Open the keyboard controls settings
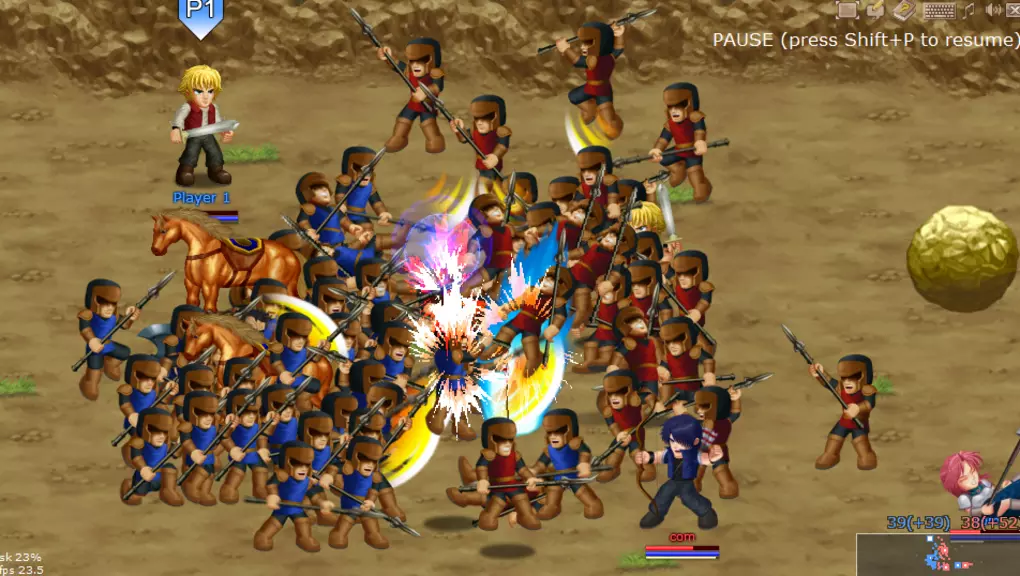The height and width of the screenshot is (576, 1020). (939, 11)
